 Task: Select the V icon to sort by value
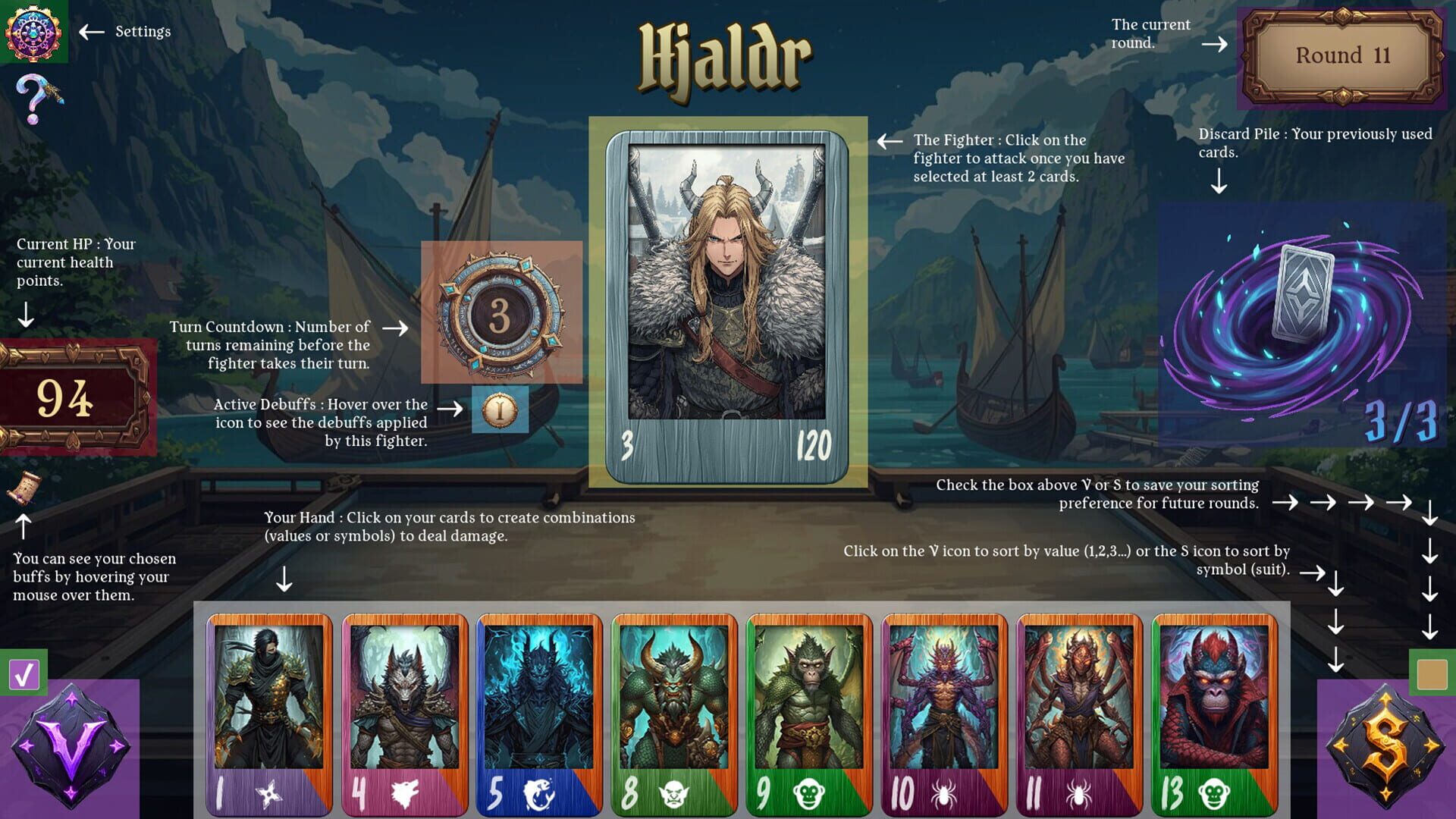[72, 747]
